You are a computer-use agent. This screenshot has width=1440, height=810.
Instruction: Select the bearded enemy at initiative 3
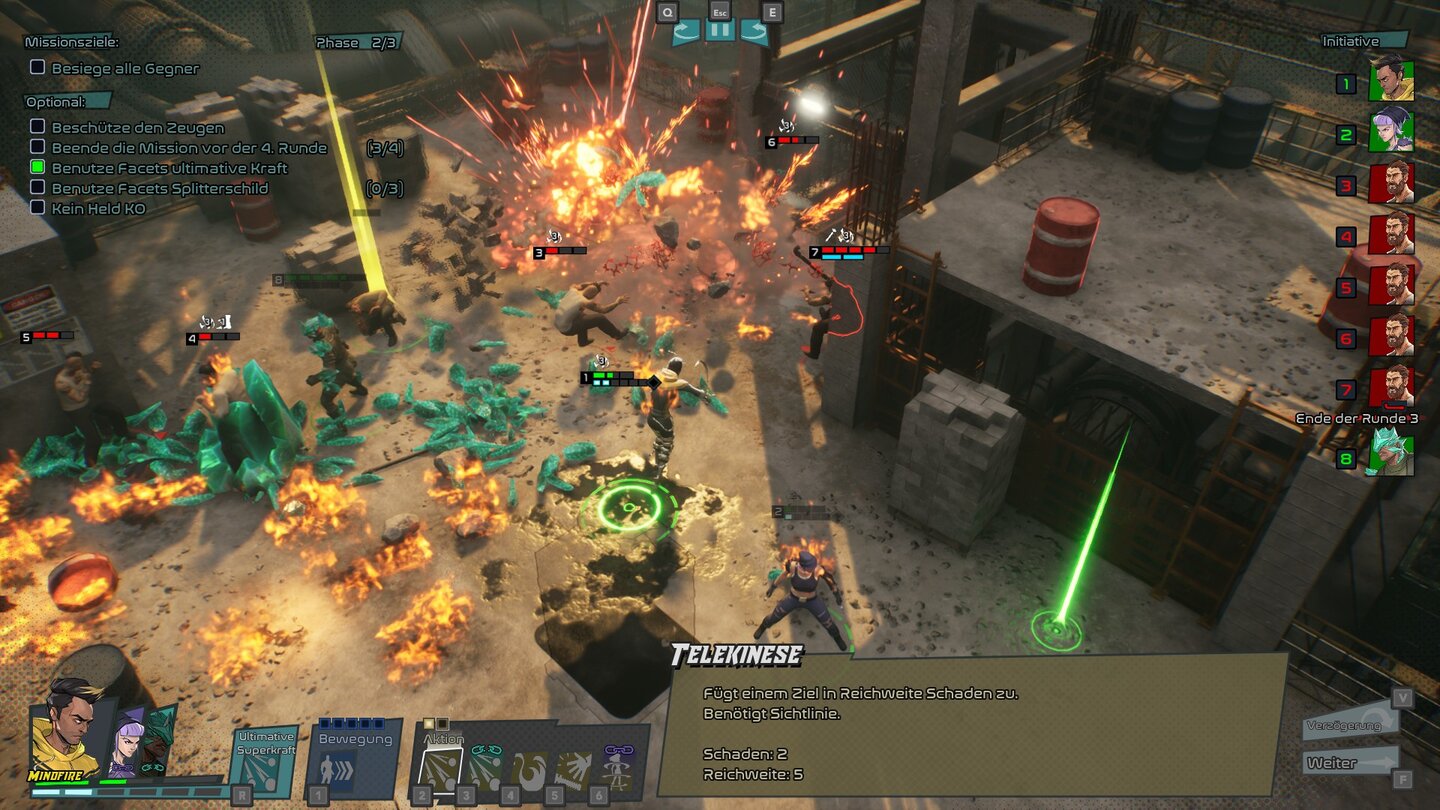(x=1390, y=182)
